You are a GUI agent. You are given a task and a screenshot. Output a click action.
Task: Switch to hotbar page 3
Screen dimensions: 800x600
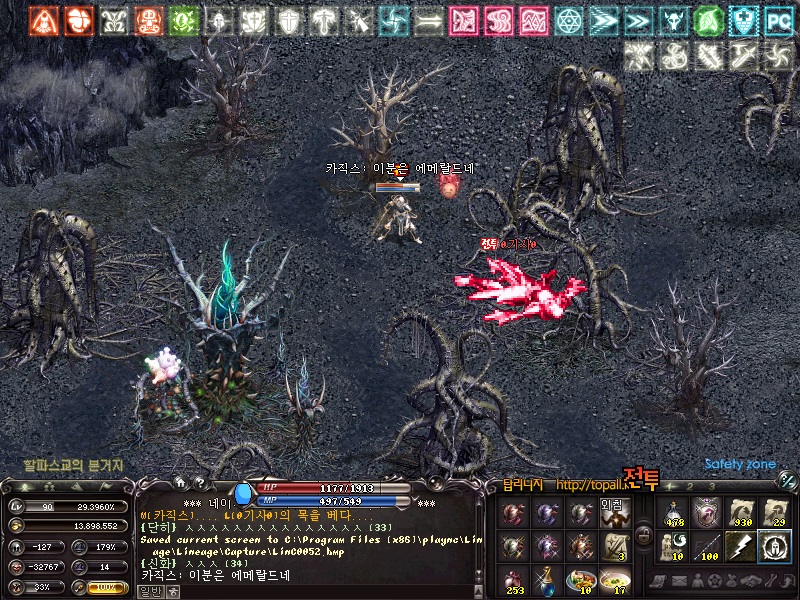(711, 486)
